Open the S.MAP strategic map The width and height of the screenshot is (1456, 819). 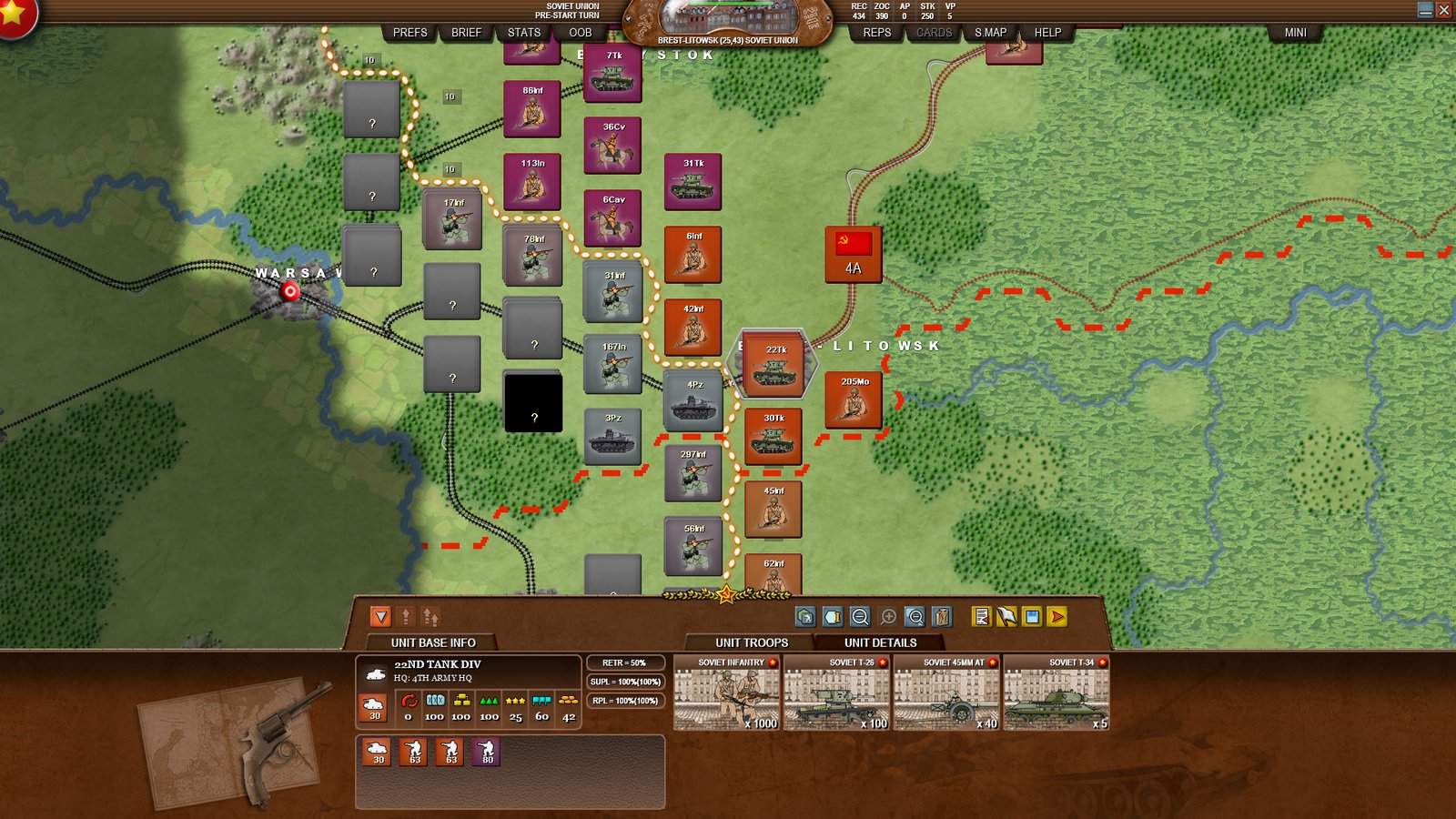point(990,33)
